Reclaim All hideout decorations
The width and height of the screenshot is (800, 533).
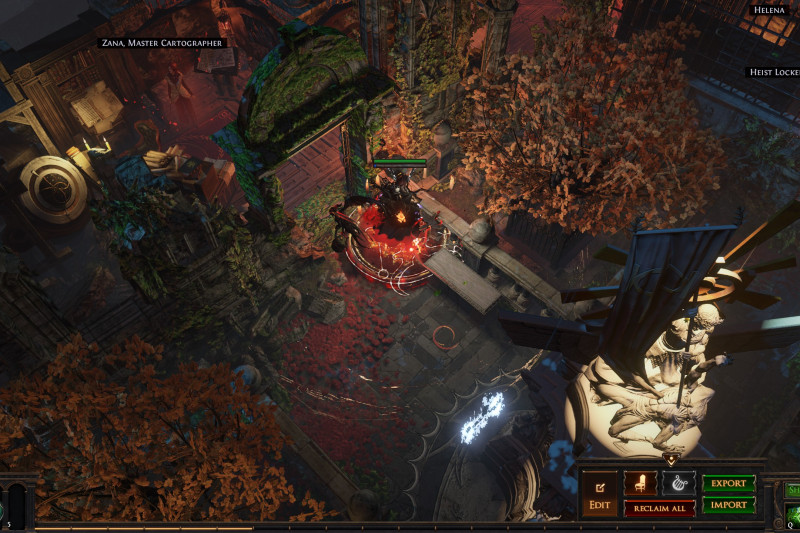659,508
